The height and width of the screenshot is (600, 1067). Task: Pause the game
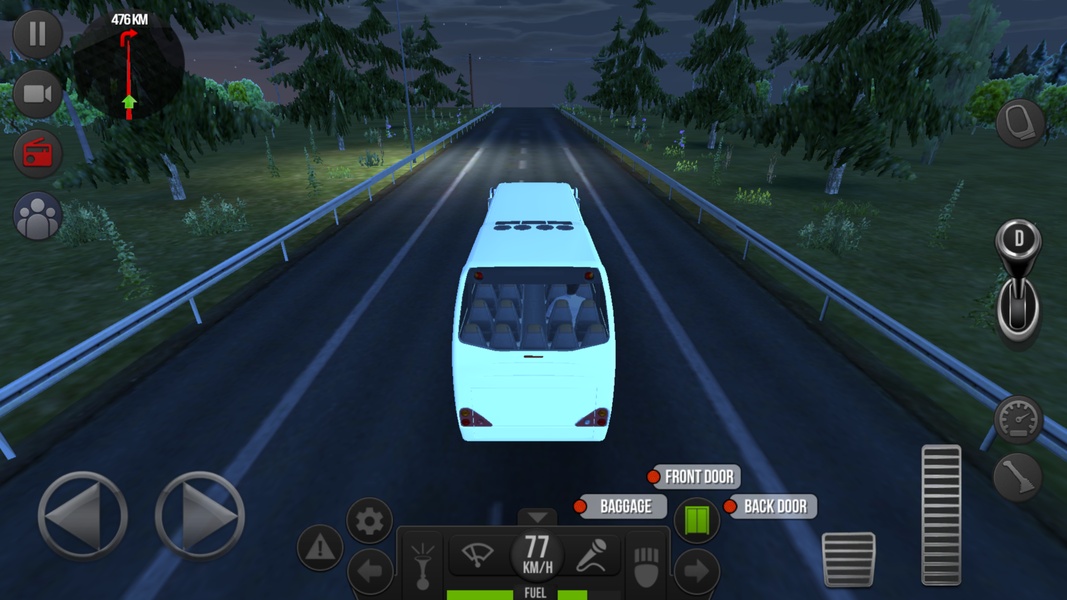37,34
